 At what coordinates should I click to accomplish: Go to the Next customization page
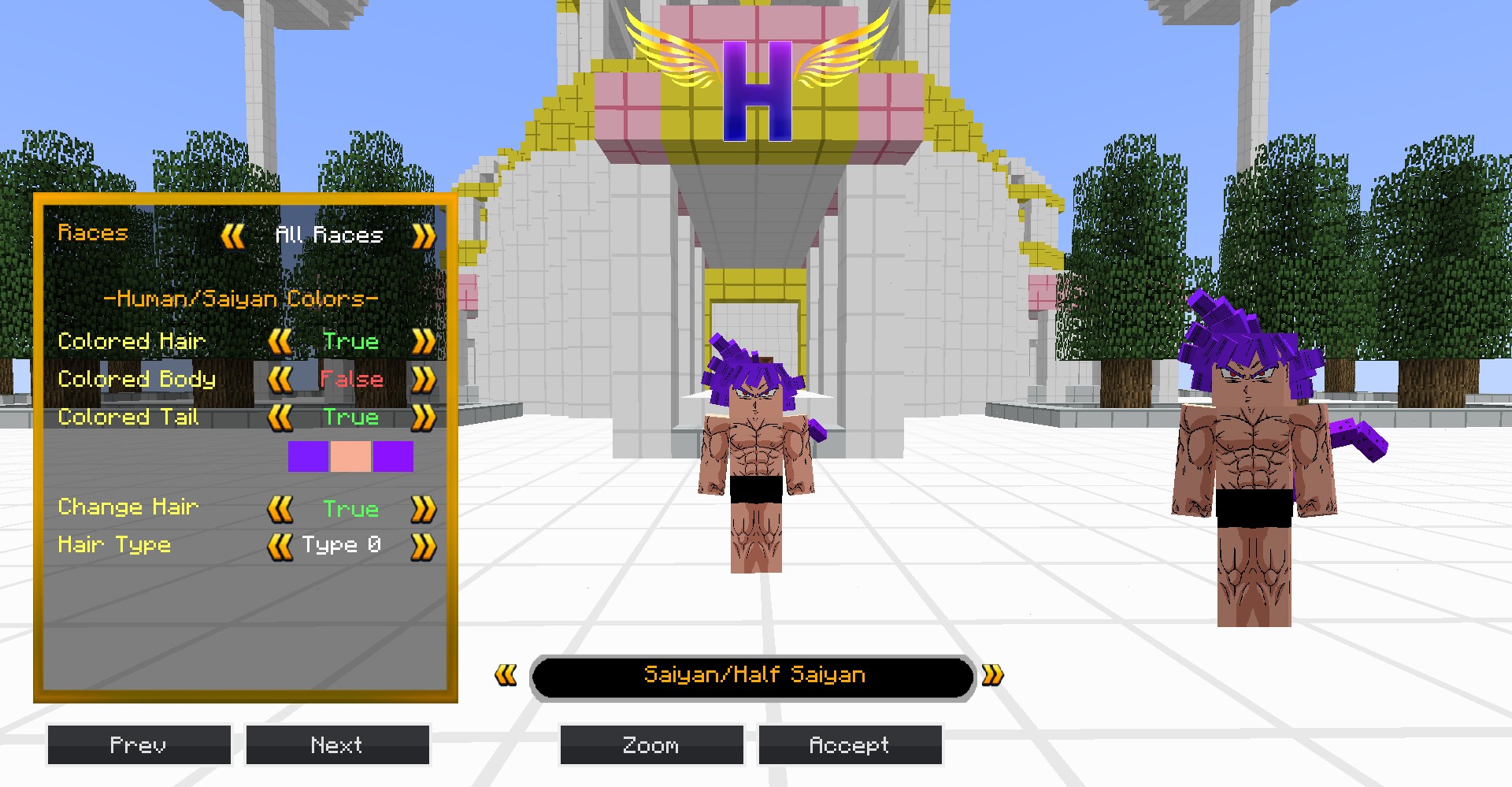click(337, 744)
